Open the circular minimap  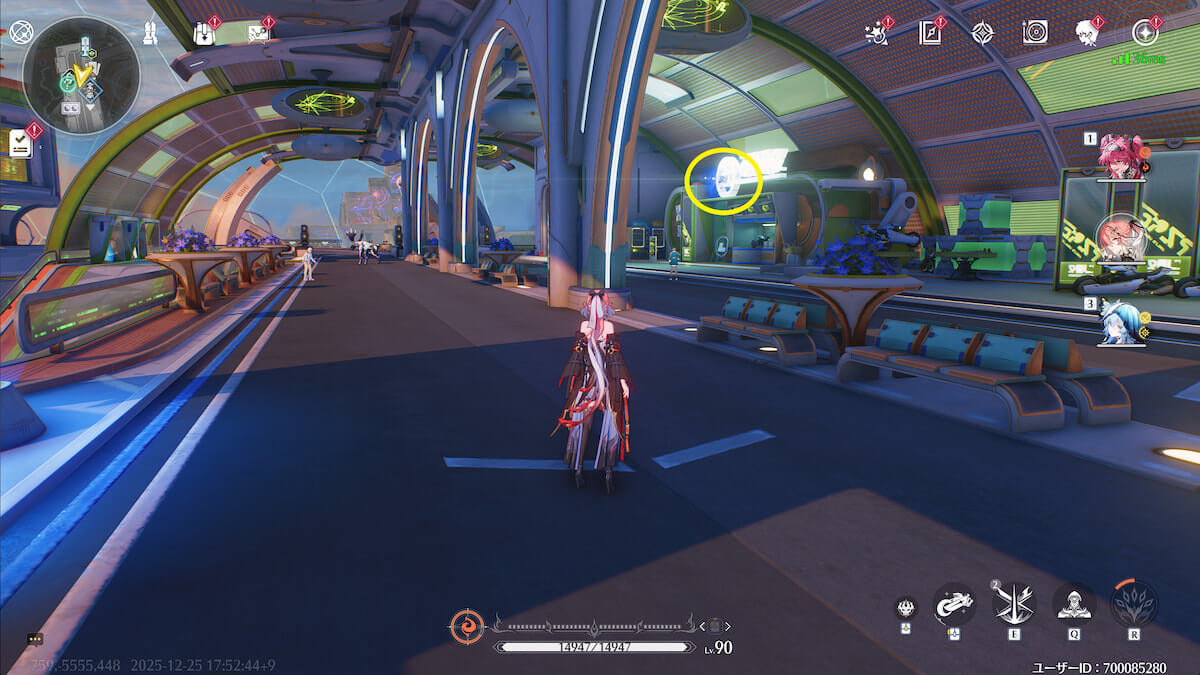point(81,75)
